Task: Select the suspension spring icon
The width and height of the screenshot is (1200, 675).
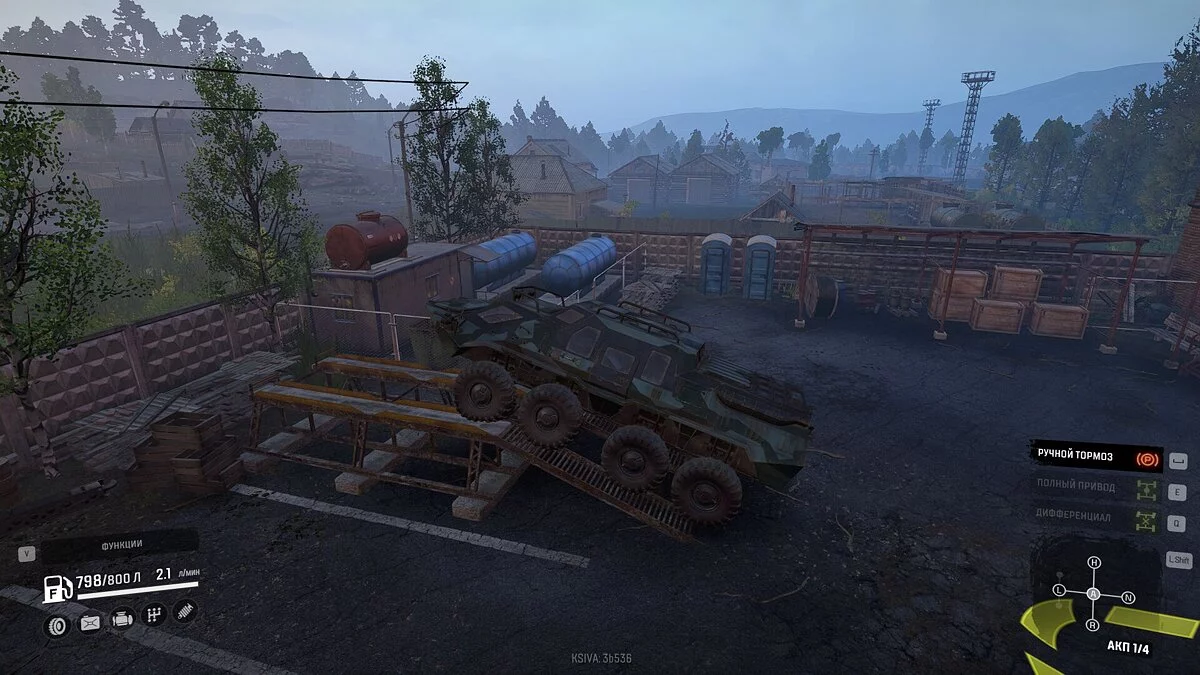Action: coord(185,610)
